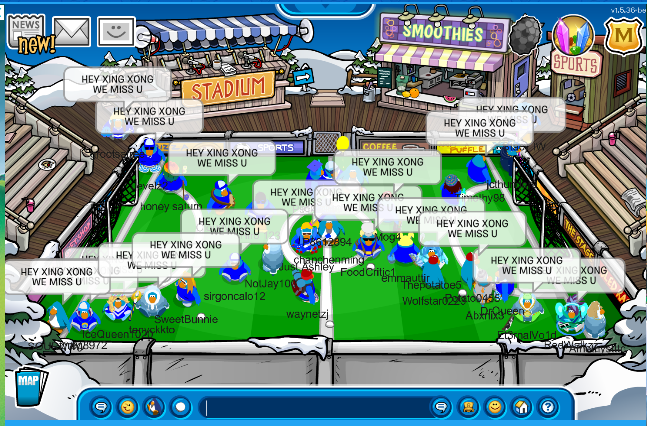Open the mail envelope icon

pos(72,33)
